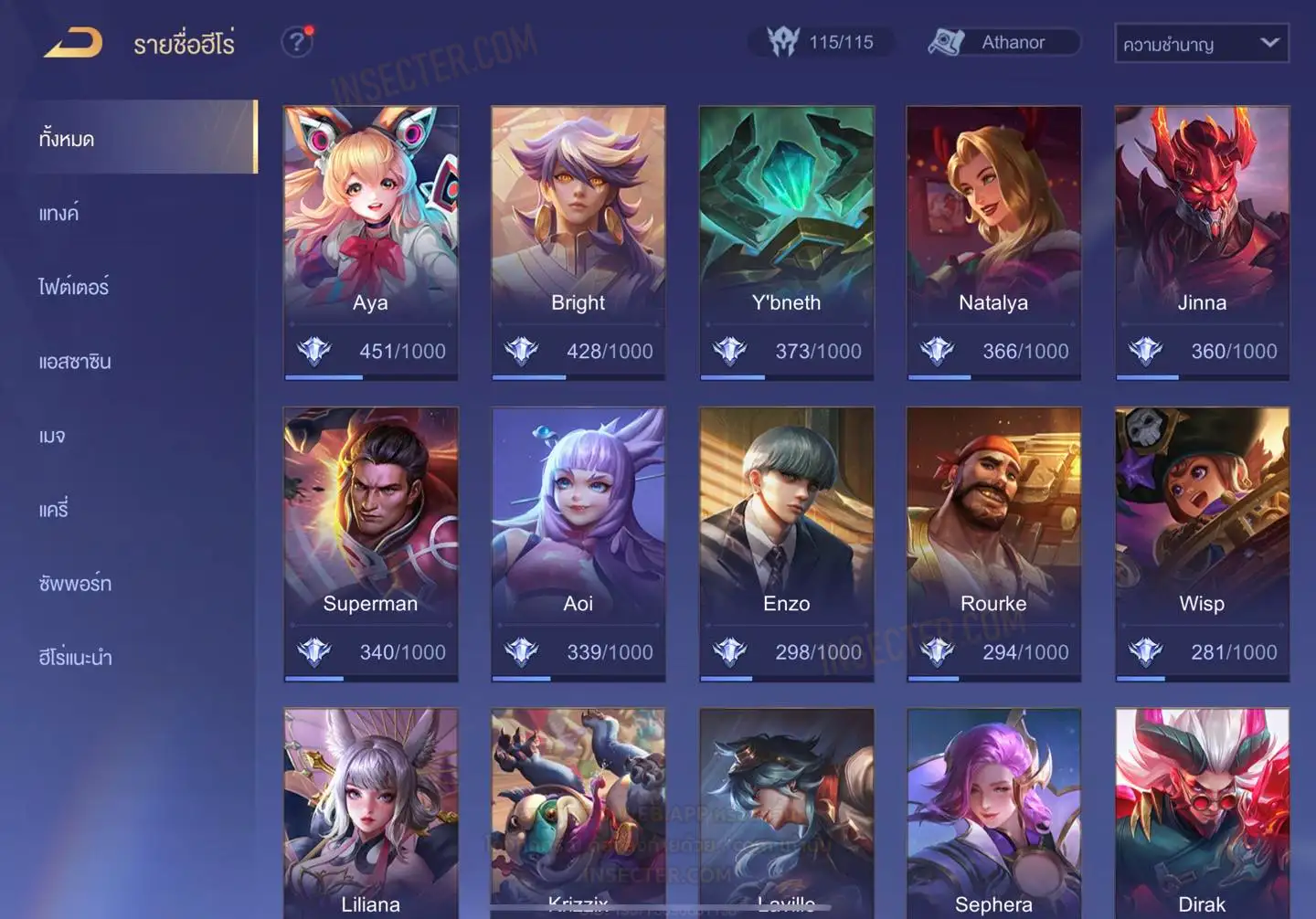Open the Y'bneth hero card

tap(786, 241)
